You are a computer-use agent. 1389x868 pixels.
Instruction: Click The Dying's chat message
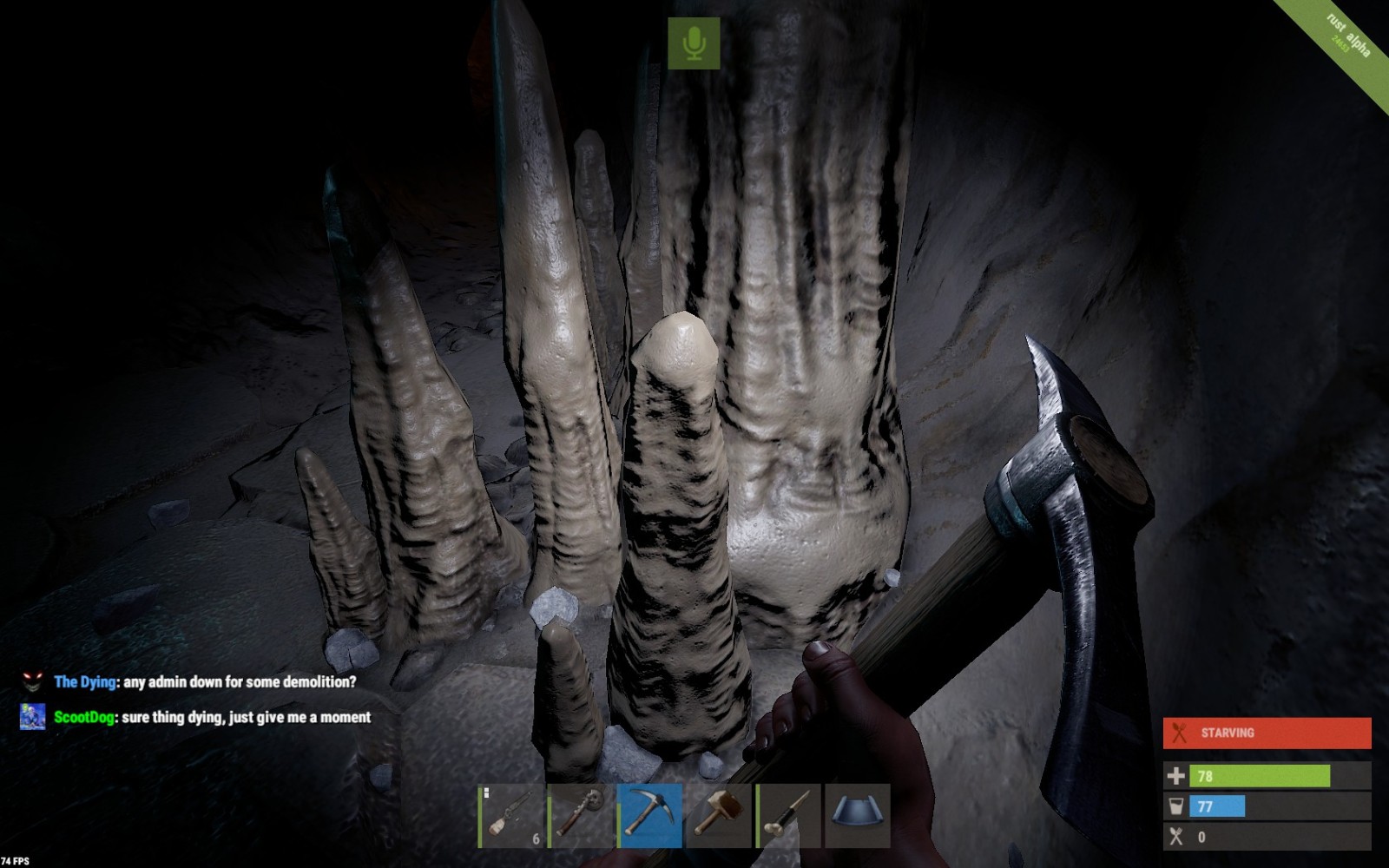click(x=205, y=682)
